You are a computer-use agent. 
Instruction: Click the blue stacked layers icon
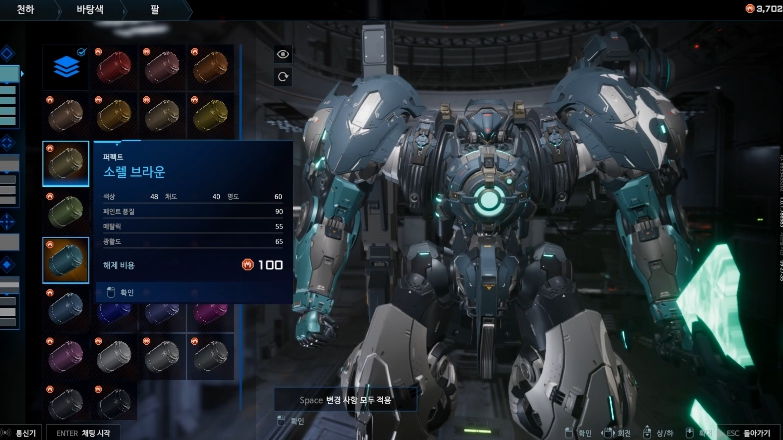tap(66, 67)
